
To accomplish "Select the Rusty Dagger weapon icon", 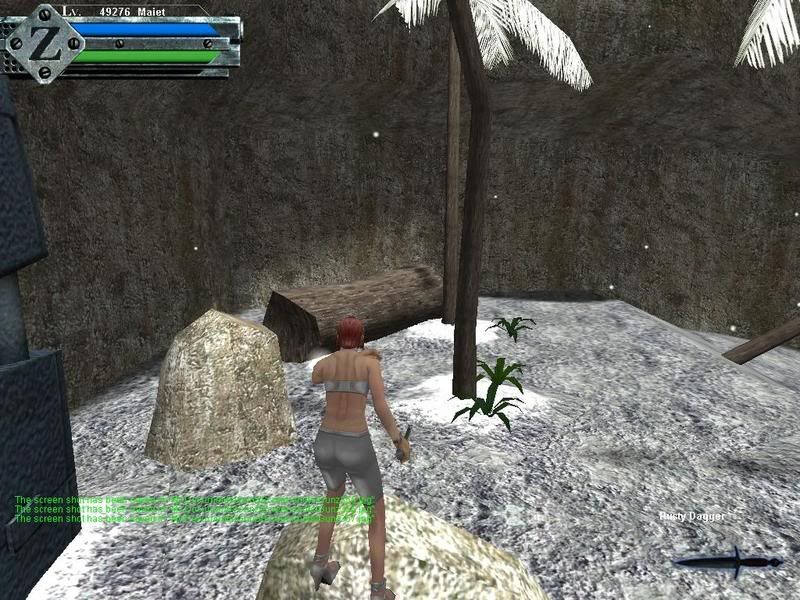I will pyautogui.click(x=727, y=560).
